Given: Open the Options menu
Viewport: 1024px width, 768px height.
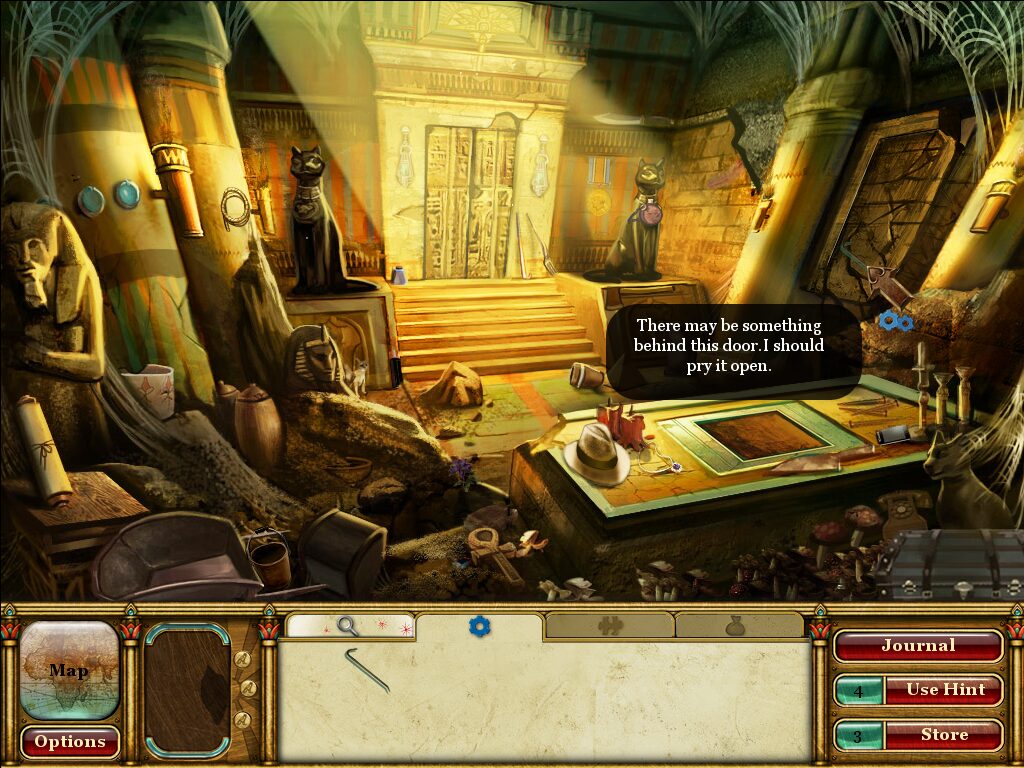Looking at the screenshot, I should pos(69,742).
